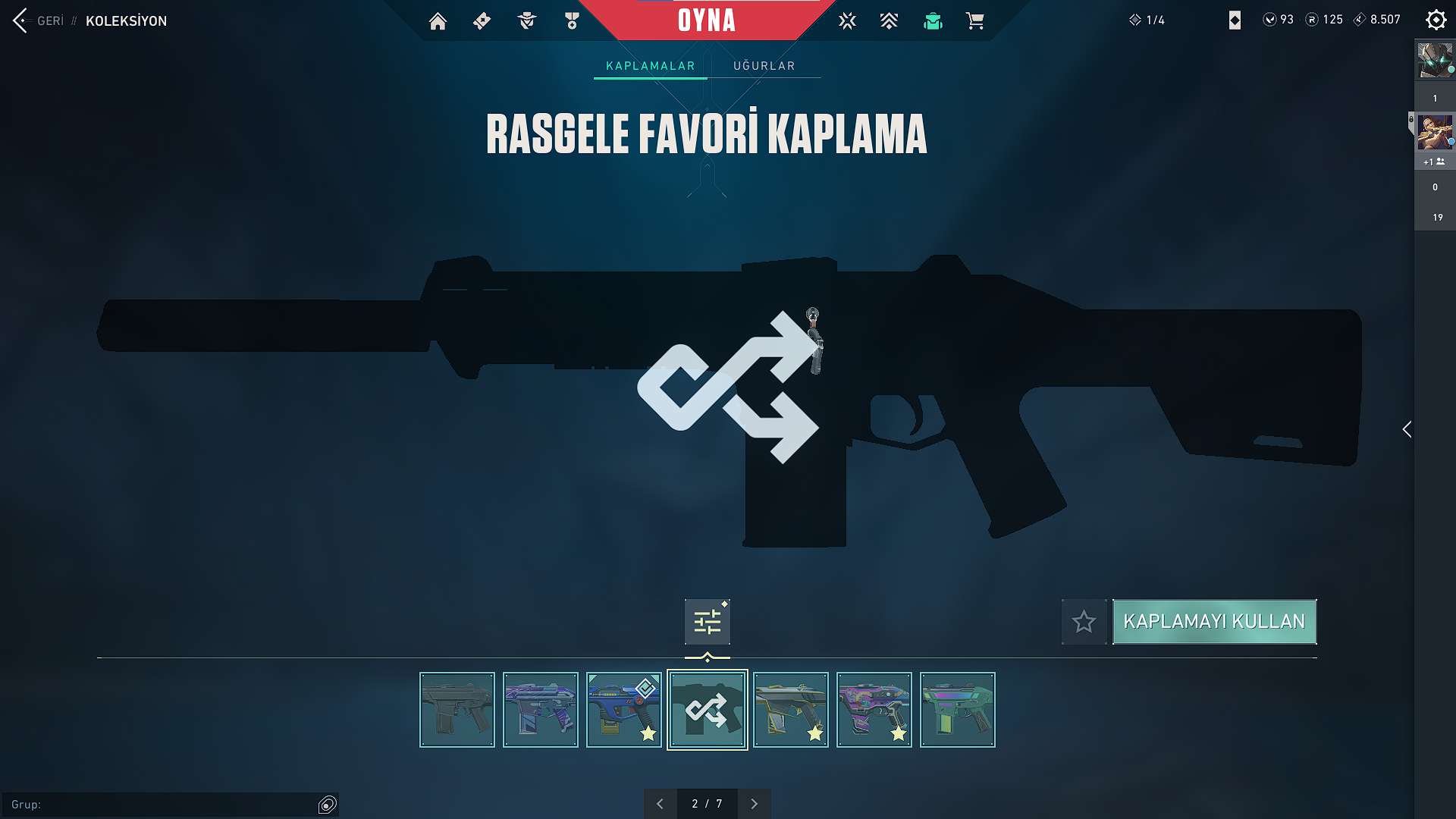Toggle the favorite star button

(x=1084, y=622)
